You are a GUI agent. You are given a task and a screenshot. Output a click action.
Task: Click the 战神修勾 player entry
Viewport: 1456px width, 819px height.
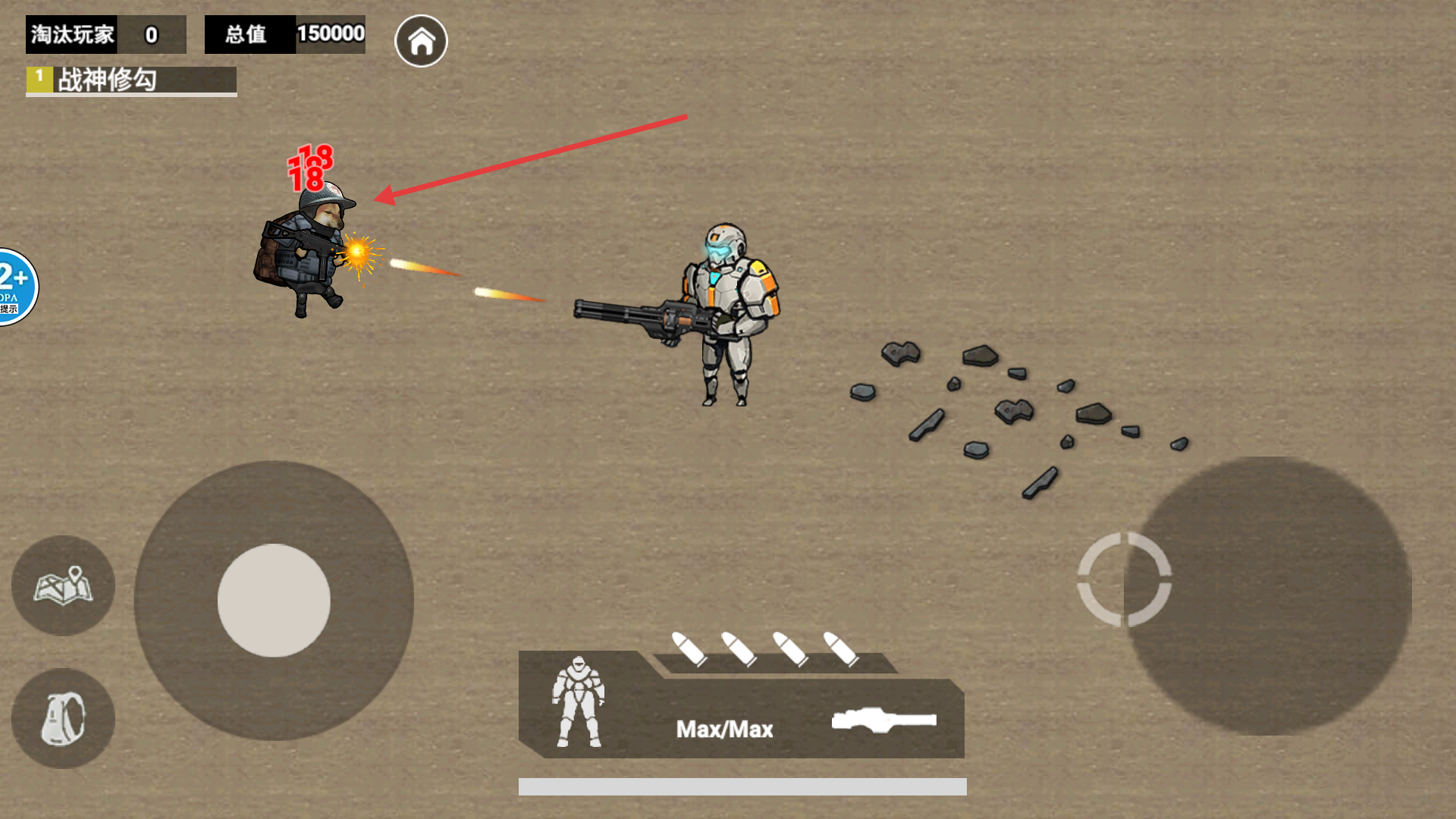[x=131, y=80]
